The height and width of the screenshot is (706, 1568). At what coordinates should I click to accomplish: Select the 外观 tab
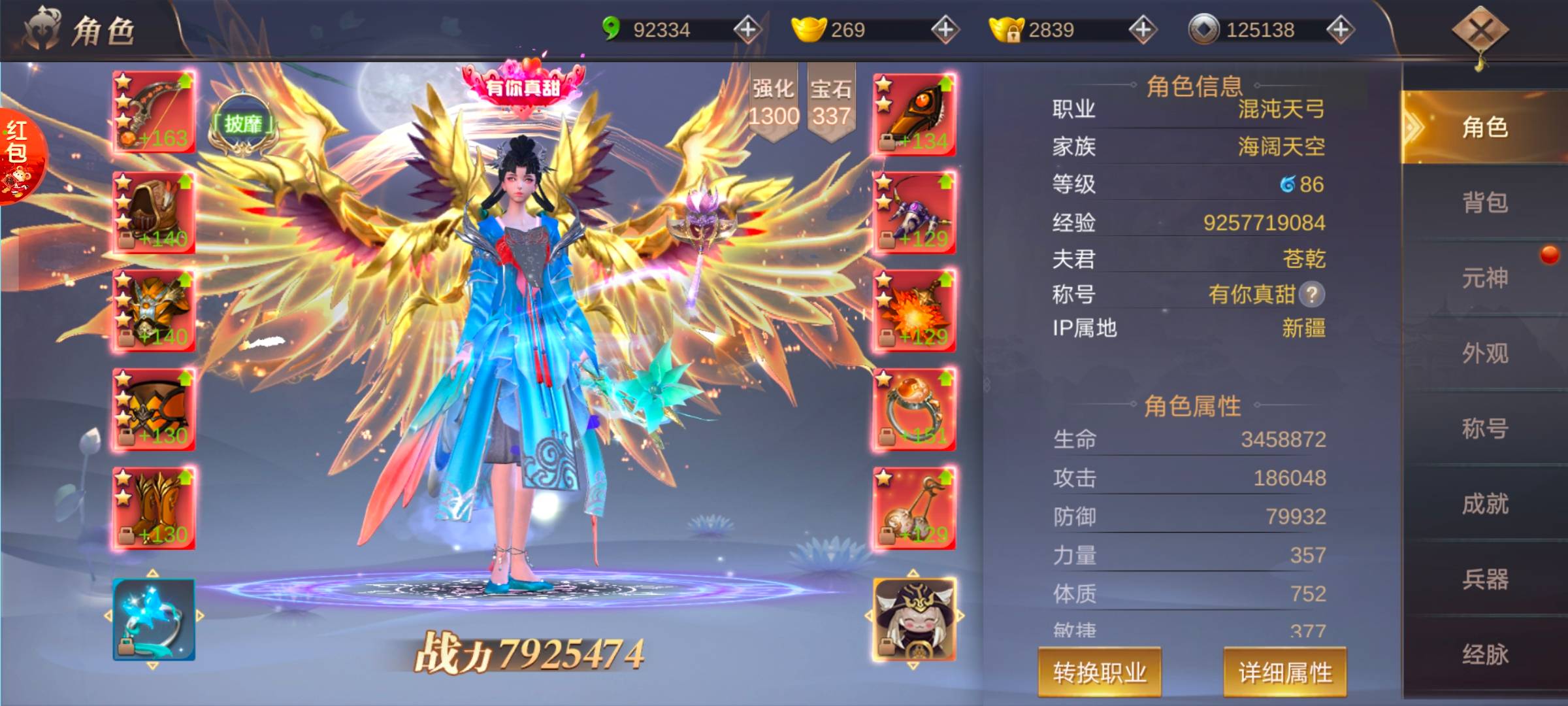(1484, 354)
